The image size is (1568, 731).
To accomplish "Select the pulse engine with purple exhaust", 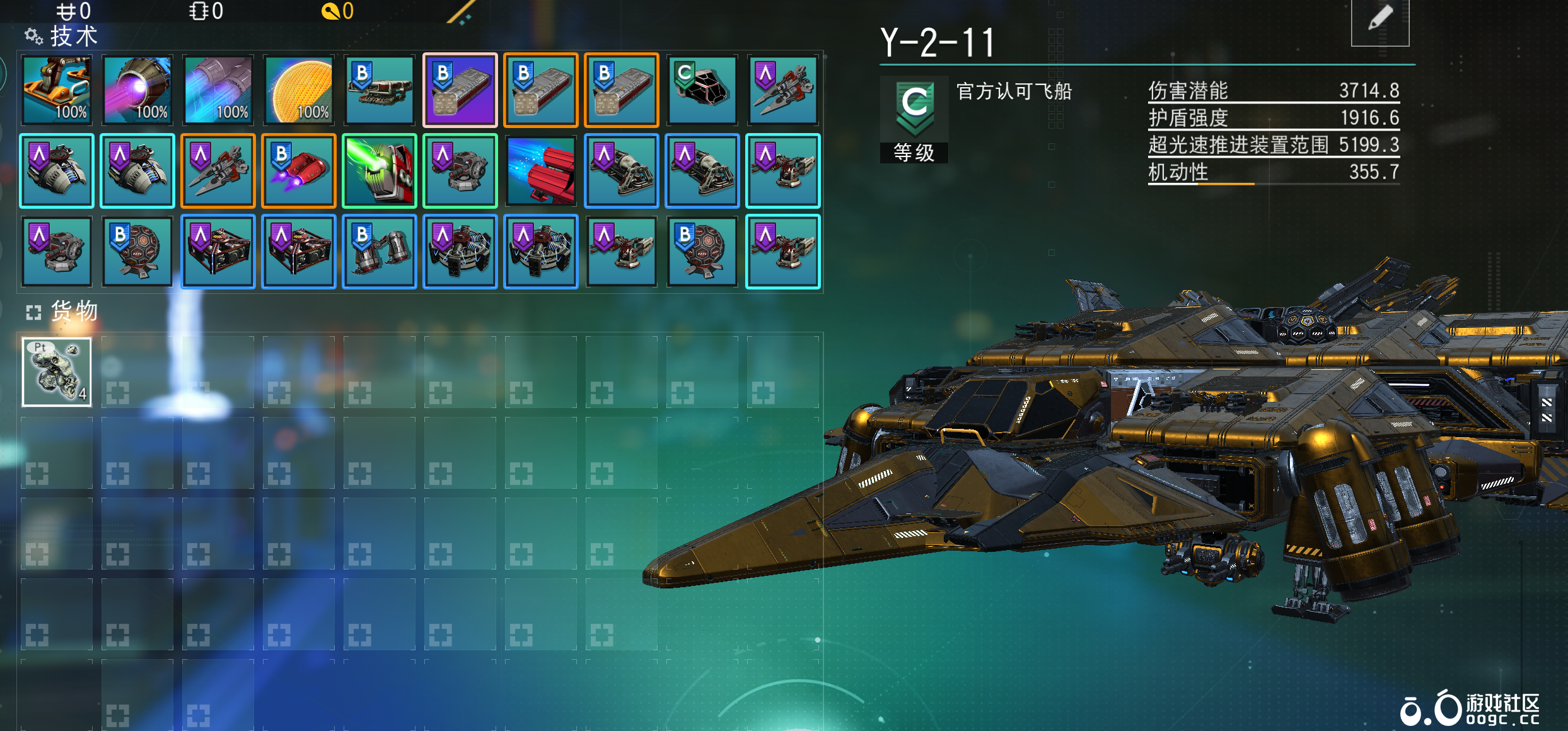I will pos(137,90).
